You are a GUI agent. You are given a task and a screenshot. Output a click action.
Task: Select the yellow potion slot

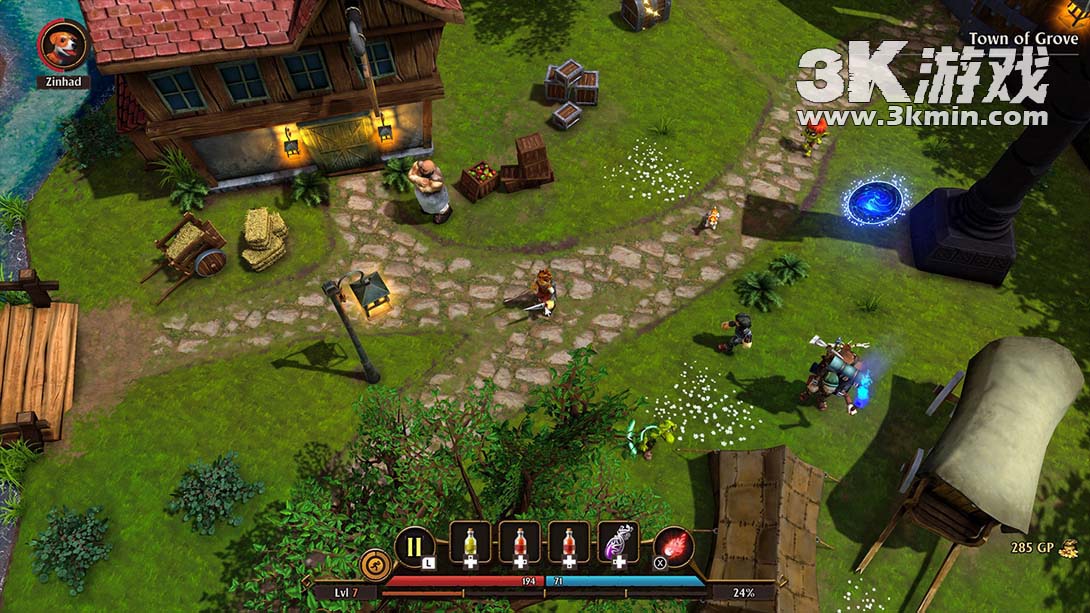tap(469, 543)
